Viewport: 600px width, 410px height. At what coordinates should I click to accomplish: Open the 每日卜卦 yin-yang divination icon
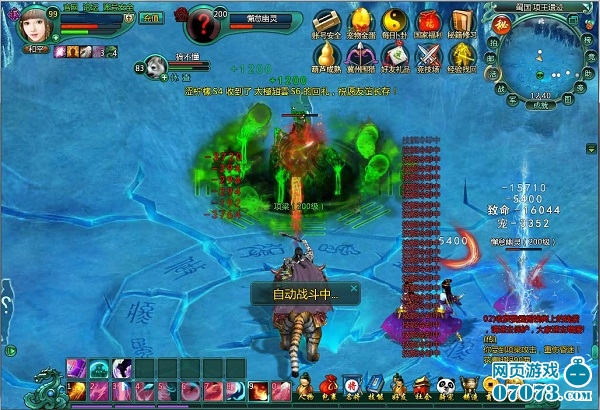click(x=393, y=22)
